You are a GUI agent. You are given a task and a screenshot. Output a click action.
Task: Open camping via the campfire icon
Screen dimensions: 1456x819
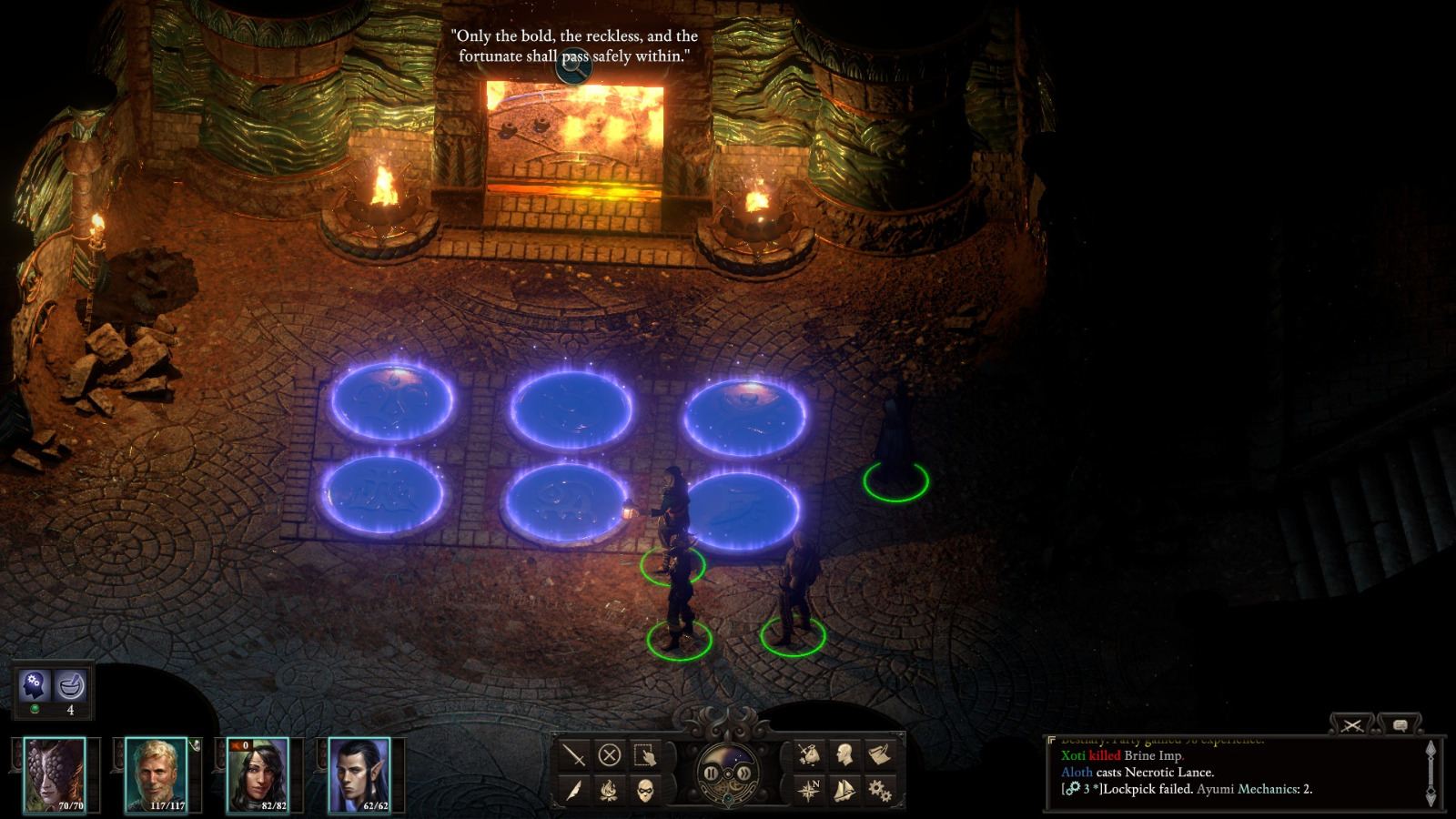click(x=610, y=793)
